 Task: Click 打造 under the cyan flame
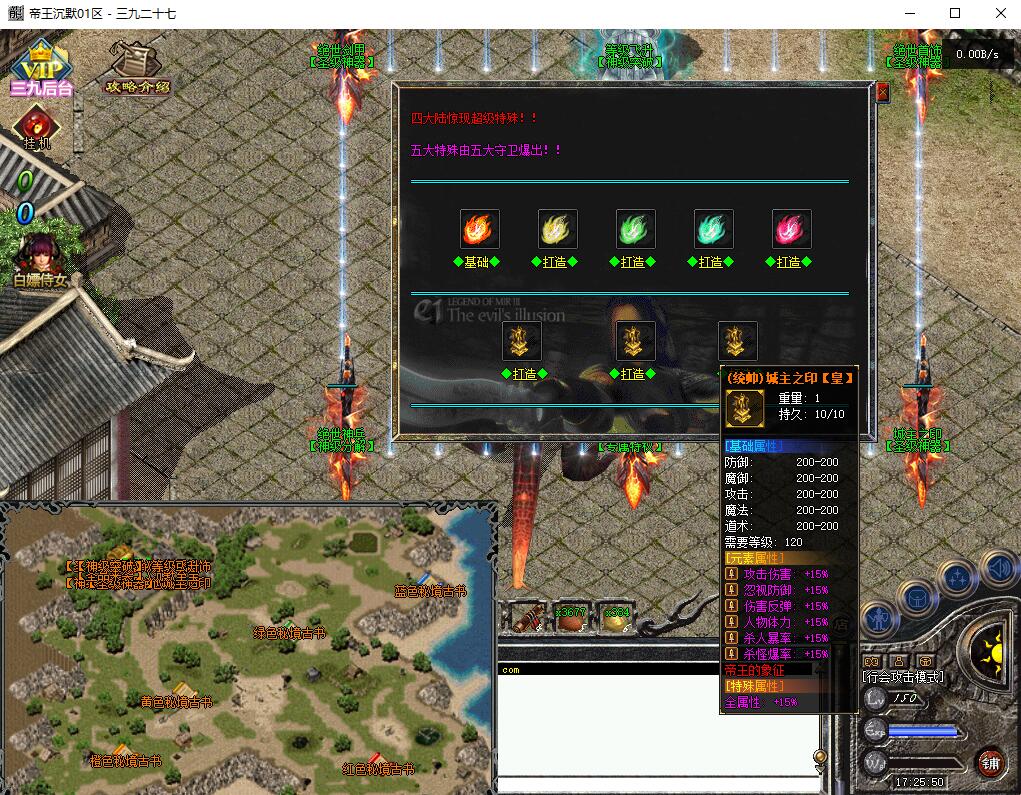click(713, 262)
